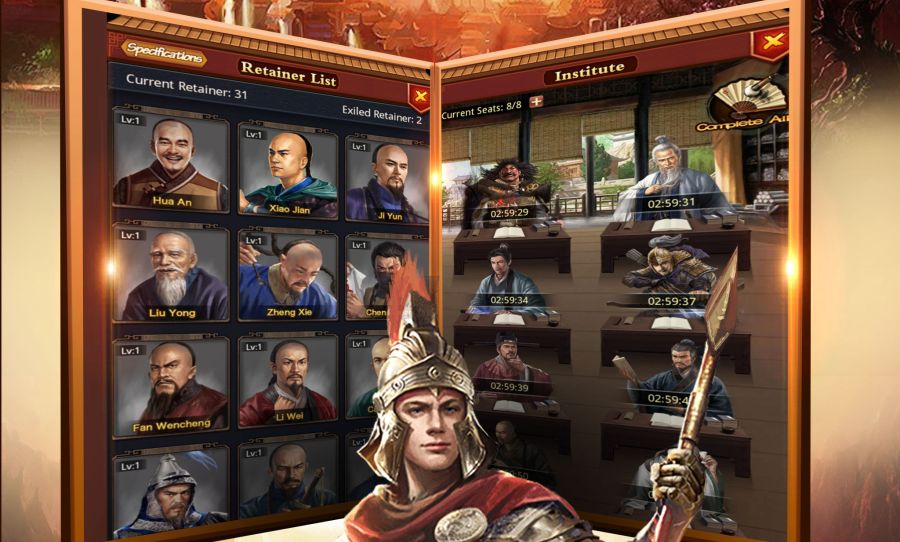900x542 pixels.
Task: Close the Institute panel
Action: pos(770,43)
